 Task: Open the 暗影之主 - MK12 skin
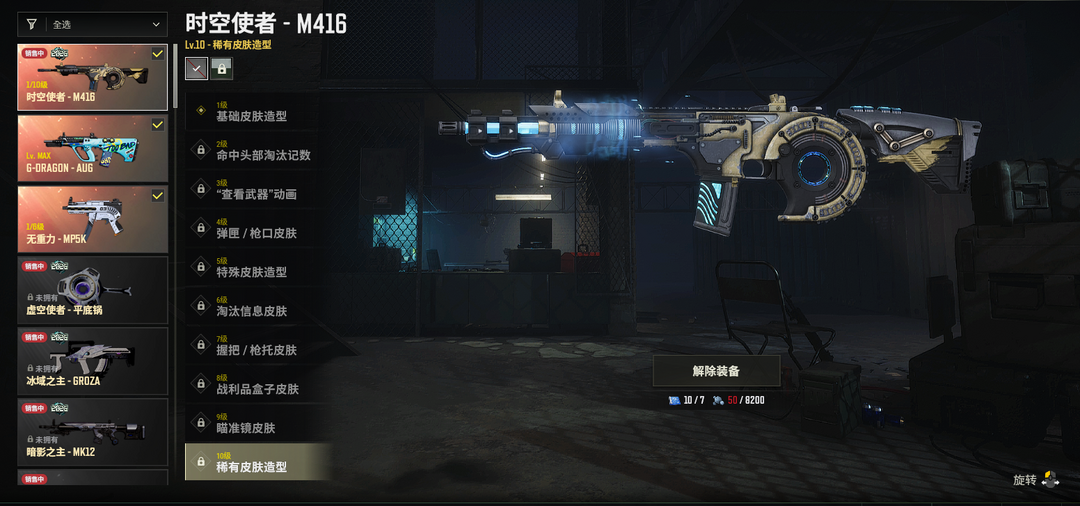[x=92, y=432]
